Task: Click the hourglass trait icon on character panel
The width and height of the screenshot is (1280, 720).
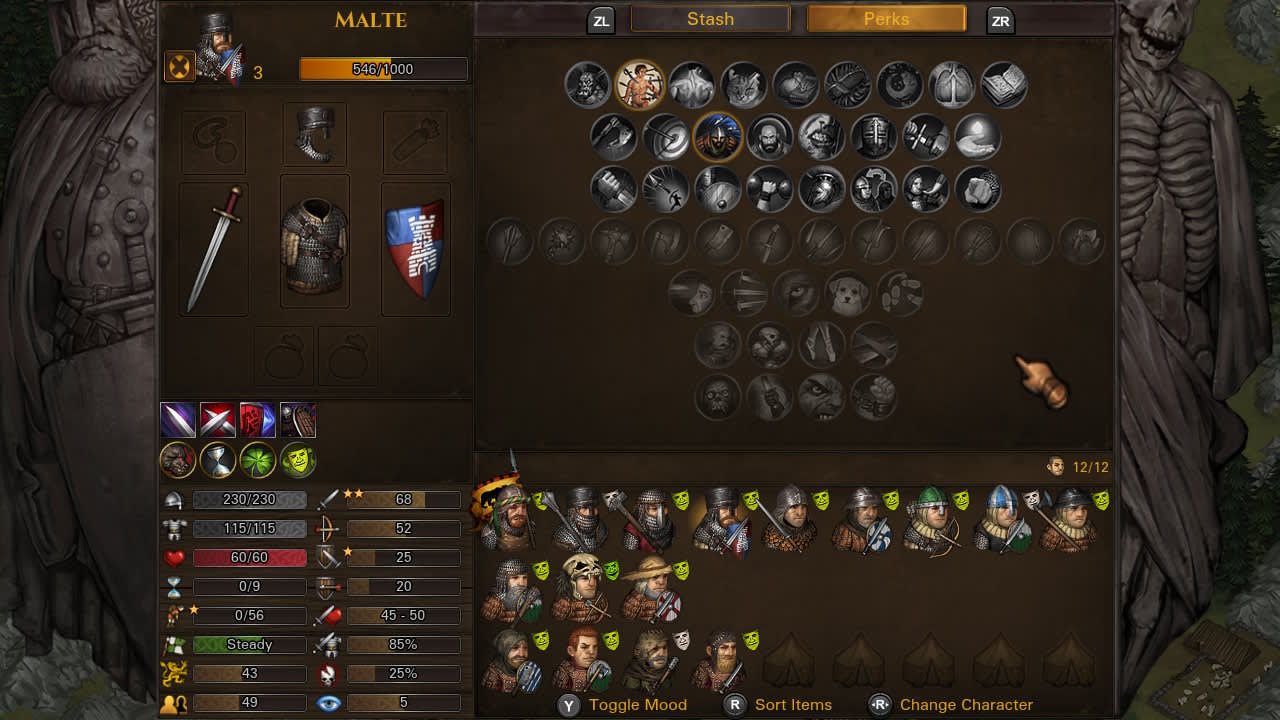Action: pyautogui.click(x=218, y=460)
